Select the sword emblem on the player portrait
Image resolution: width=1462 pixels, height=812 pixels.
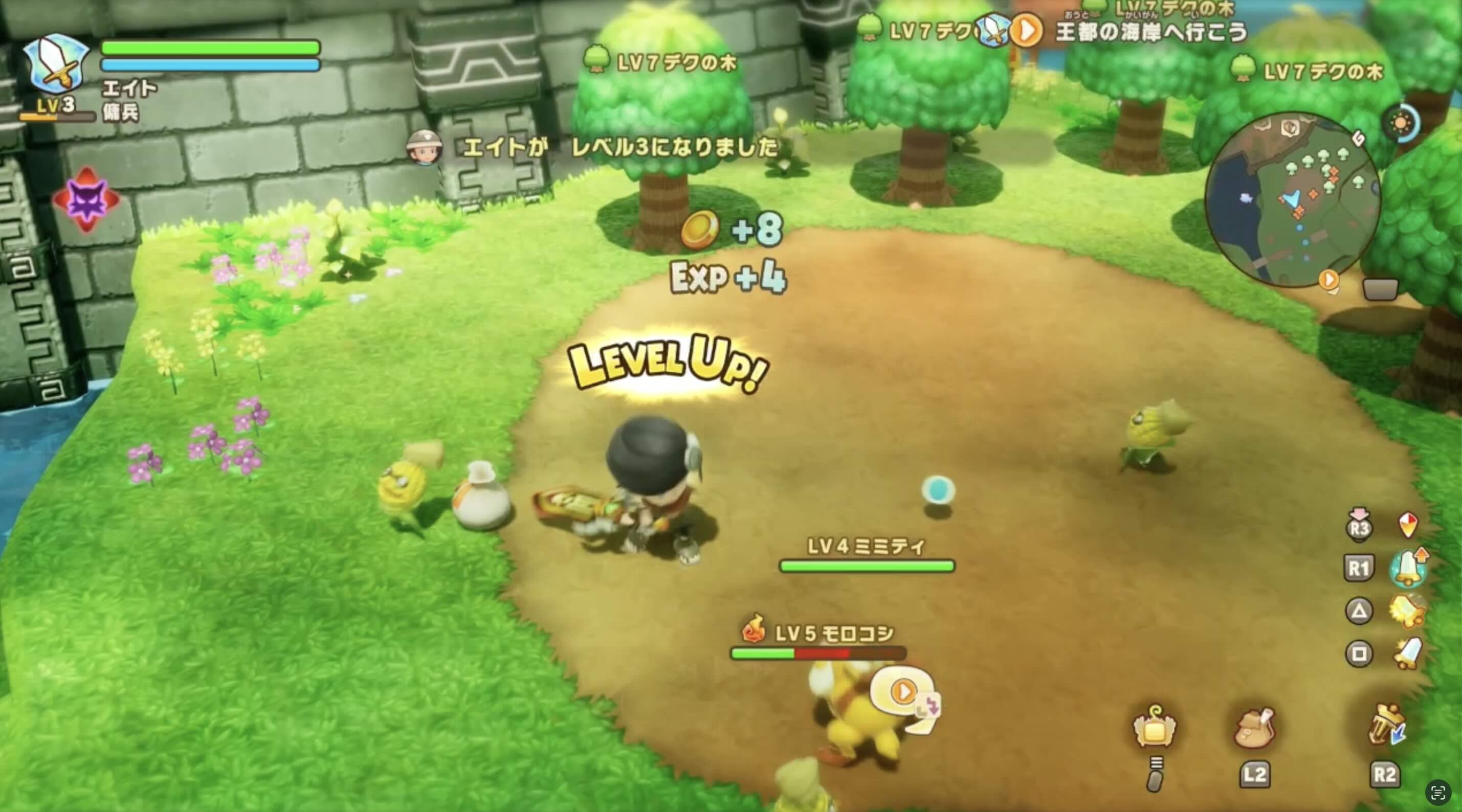click(57, 62)
